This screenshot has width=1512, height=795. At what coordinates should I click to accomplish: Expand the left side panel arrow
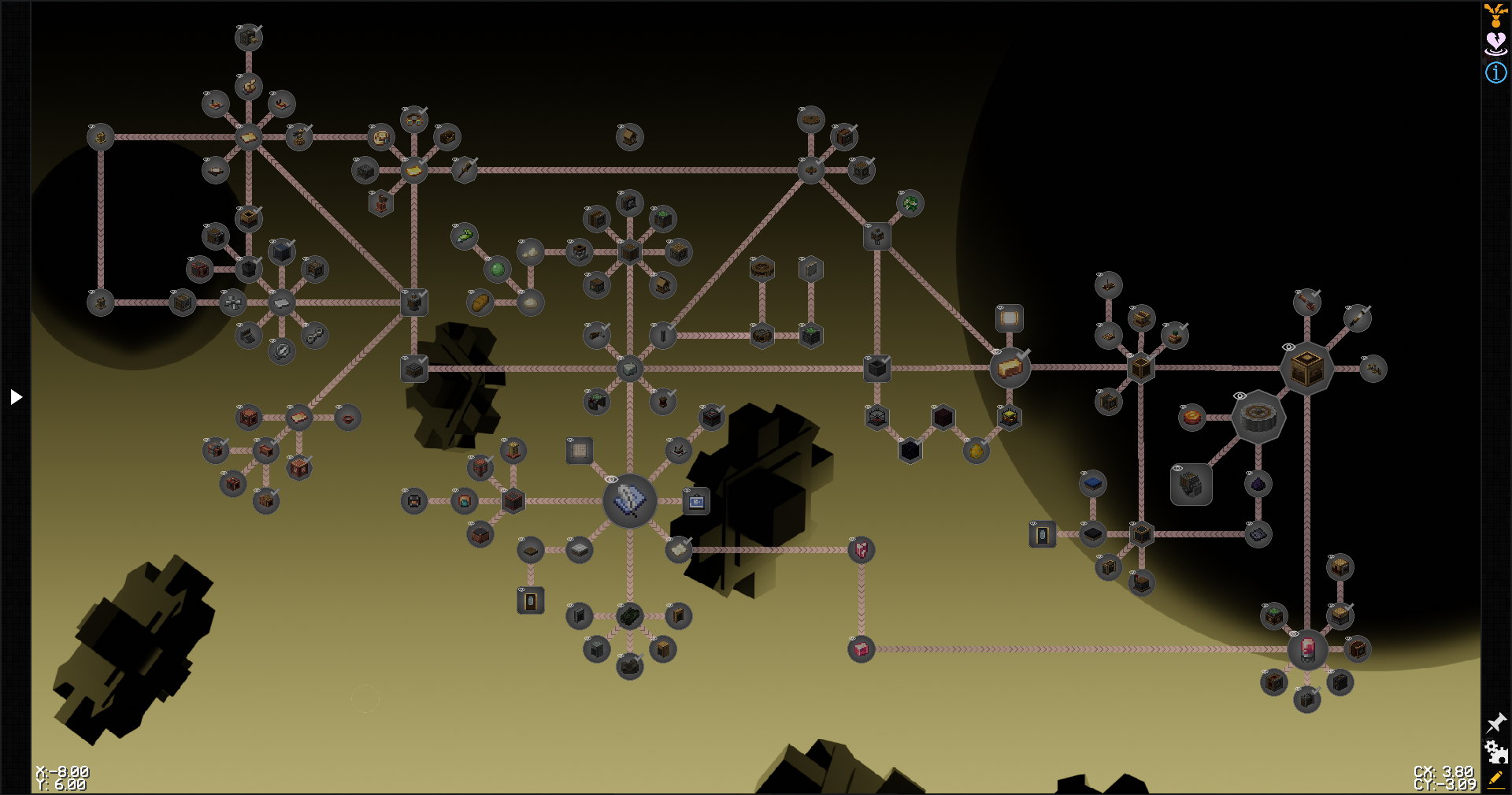16,396
